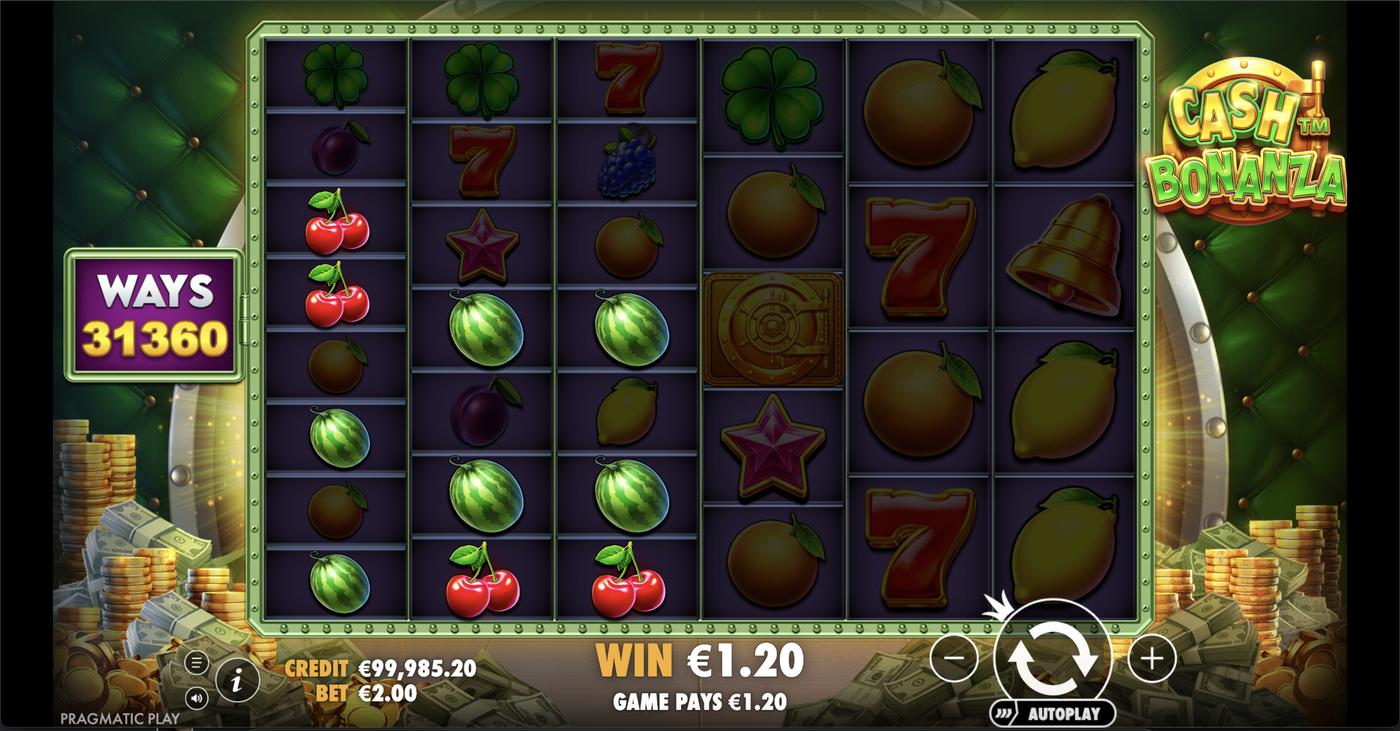This screenshot has height=731, width=1400.
Task: Select the golden vault bonus symbol
Action: [772, 330]
